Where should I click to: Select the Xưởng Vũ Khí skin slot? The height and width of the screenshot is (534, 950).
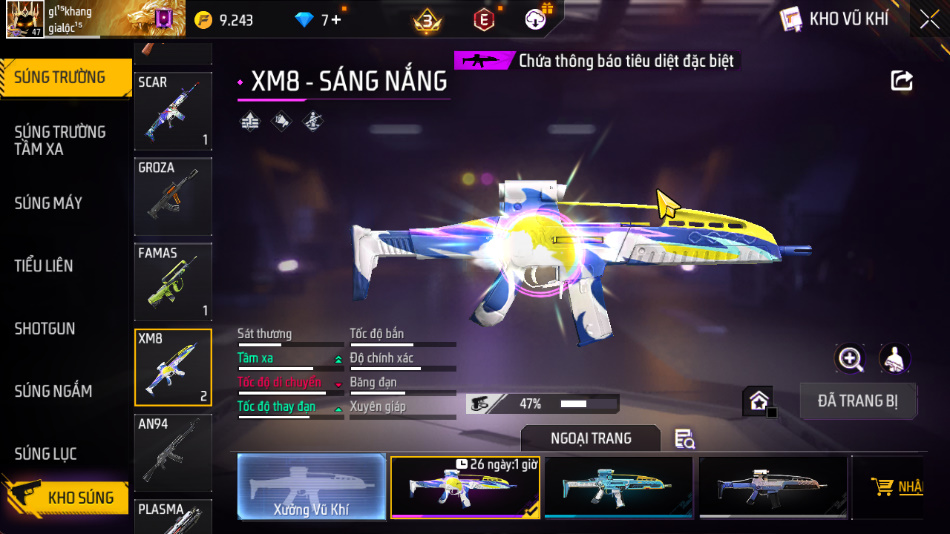[311, 487]
